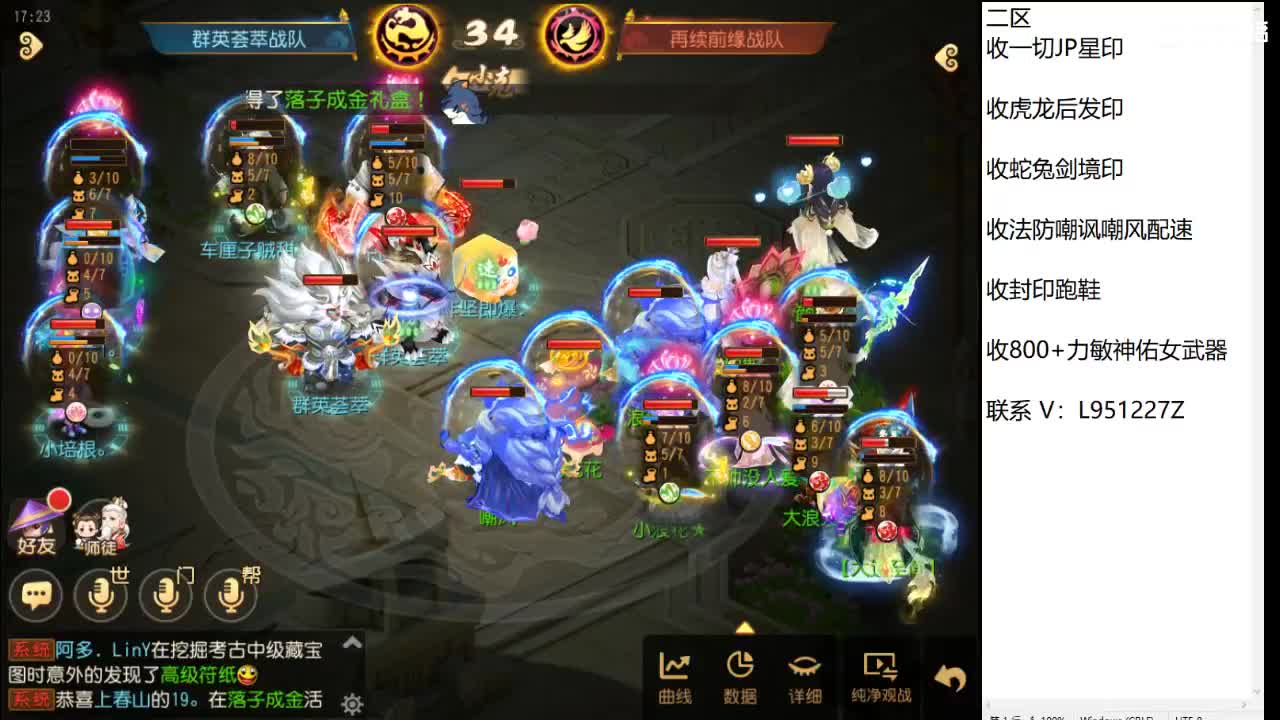Click the 详细 eye icon for detailed view
The image size is (1280, 720).
pos(803,675)
